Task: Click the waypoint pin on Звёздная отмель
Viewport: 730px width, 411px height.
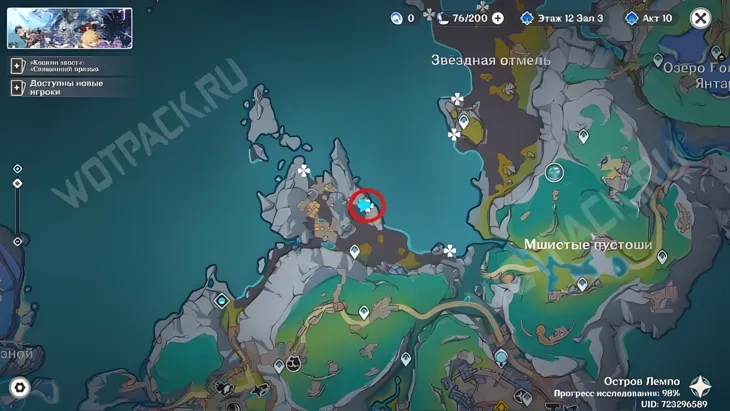Action: tap(463, 120)
